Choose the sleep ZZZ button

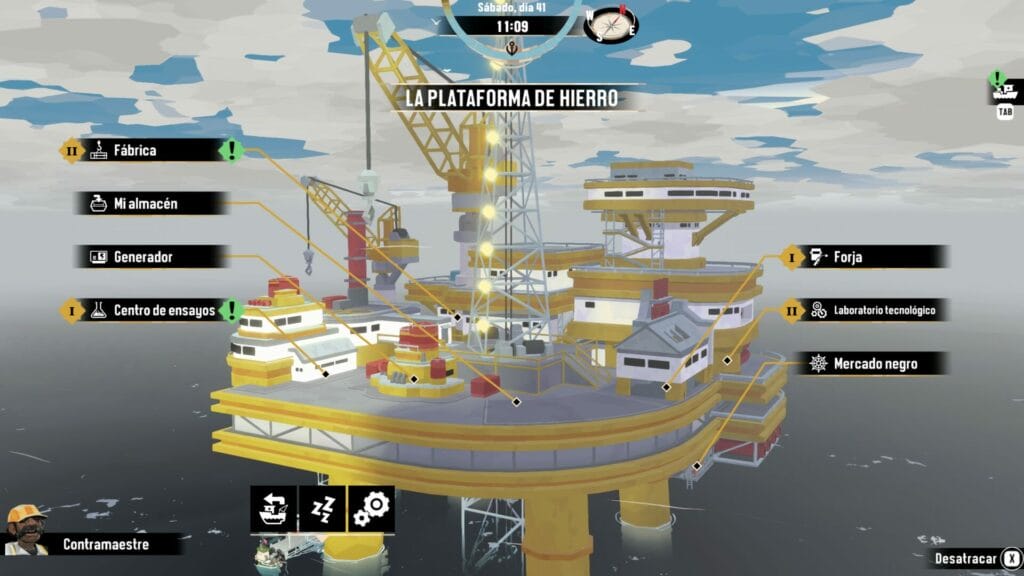click(321, 508)
